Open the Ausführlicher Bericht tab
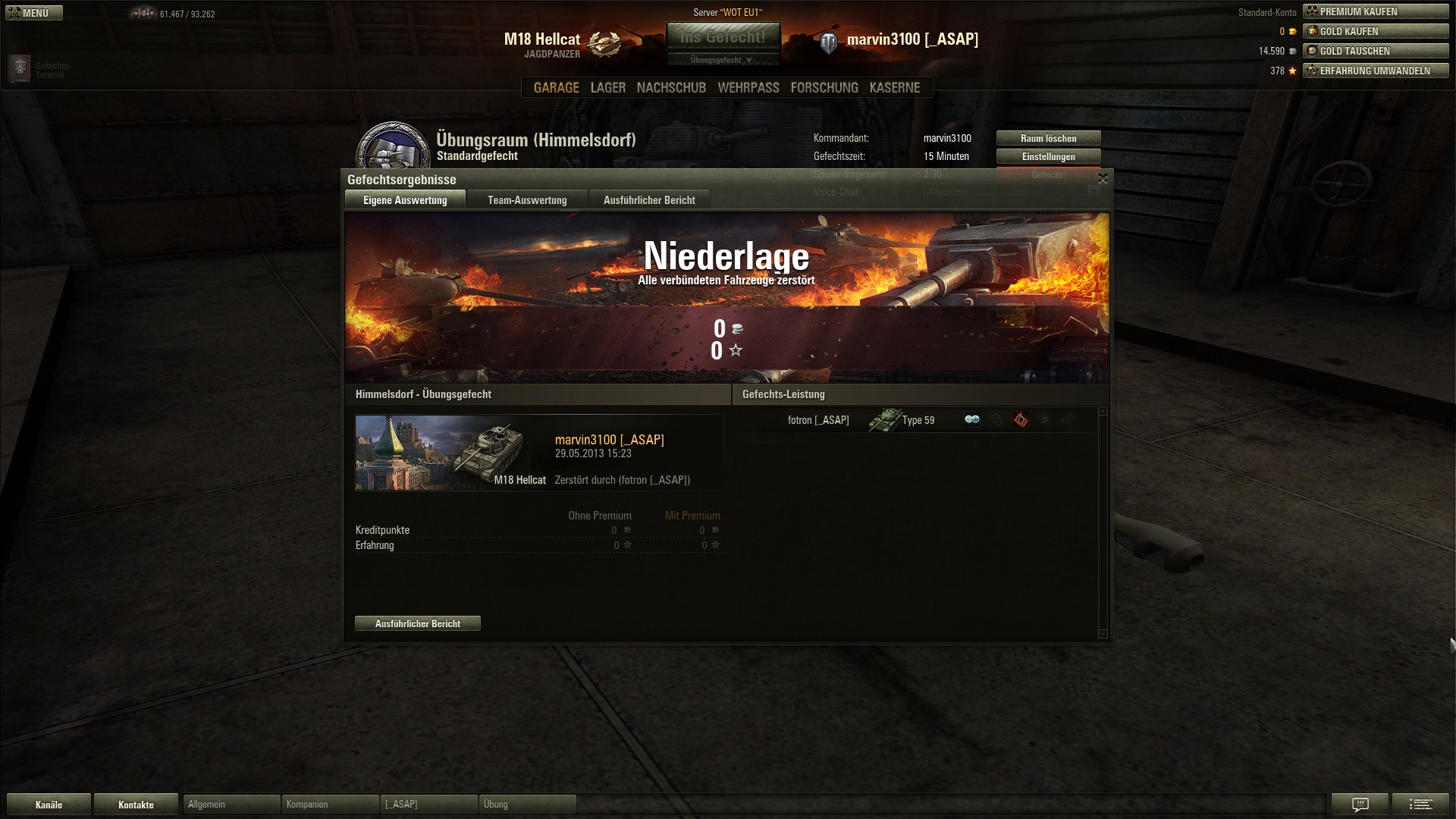 click(649, 200)
